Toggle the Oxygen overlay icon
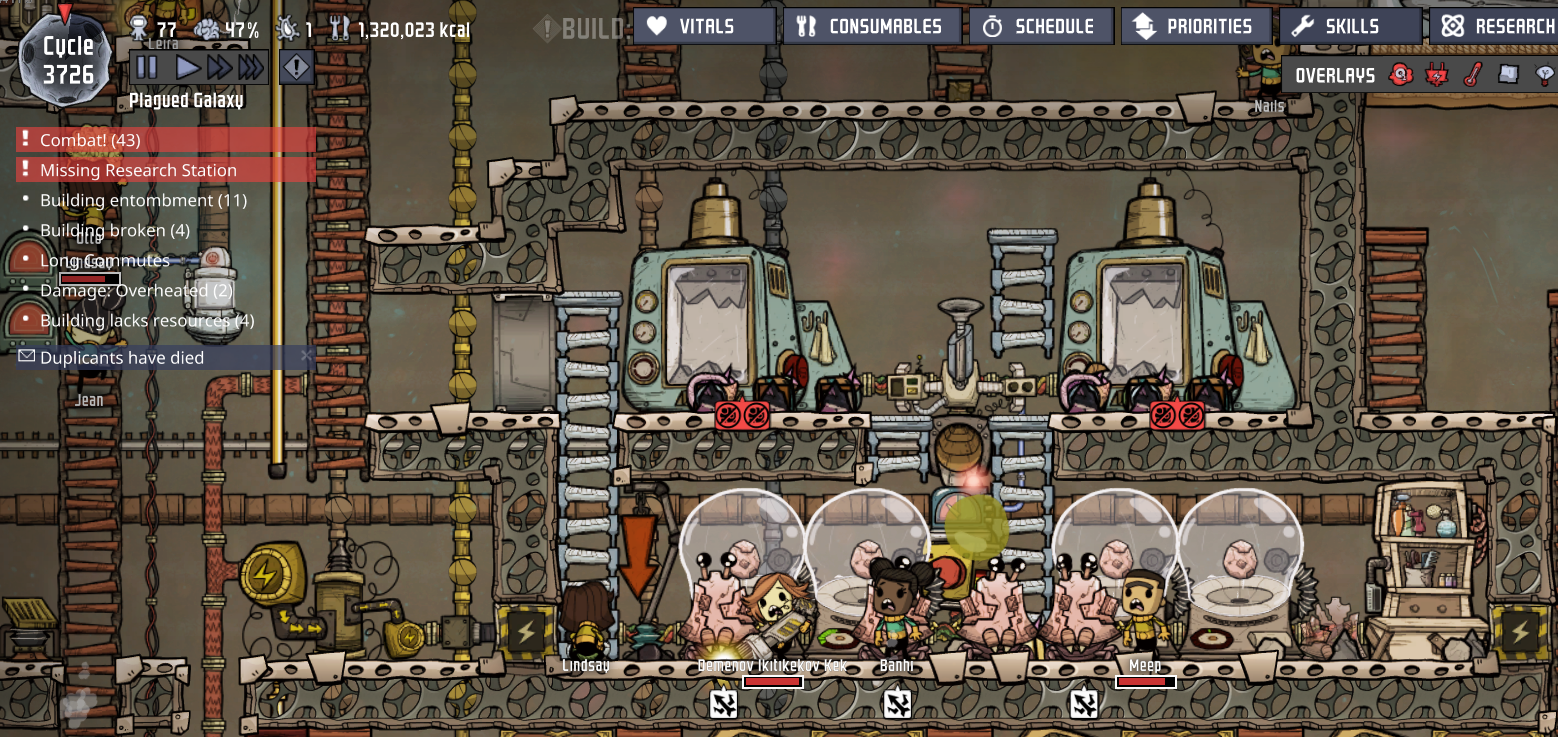Viewport: 1558px width, 737px height. [1401, 75]
